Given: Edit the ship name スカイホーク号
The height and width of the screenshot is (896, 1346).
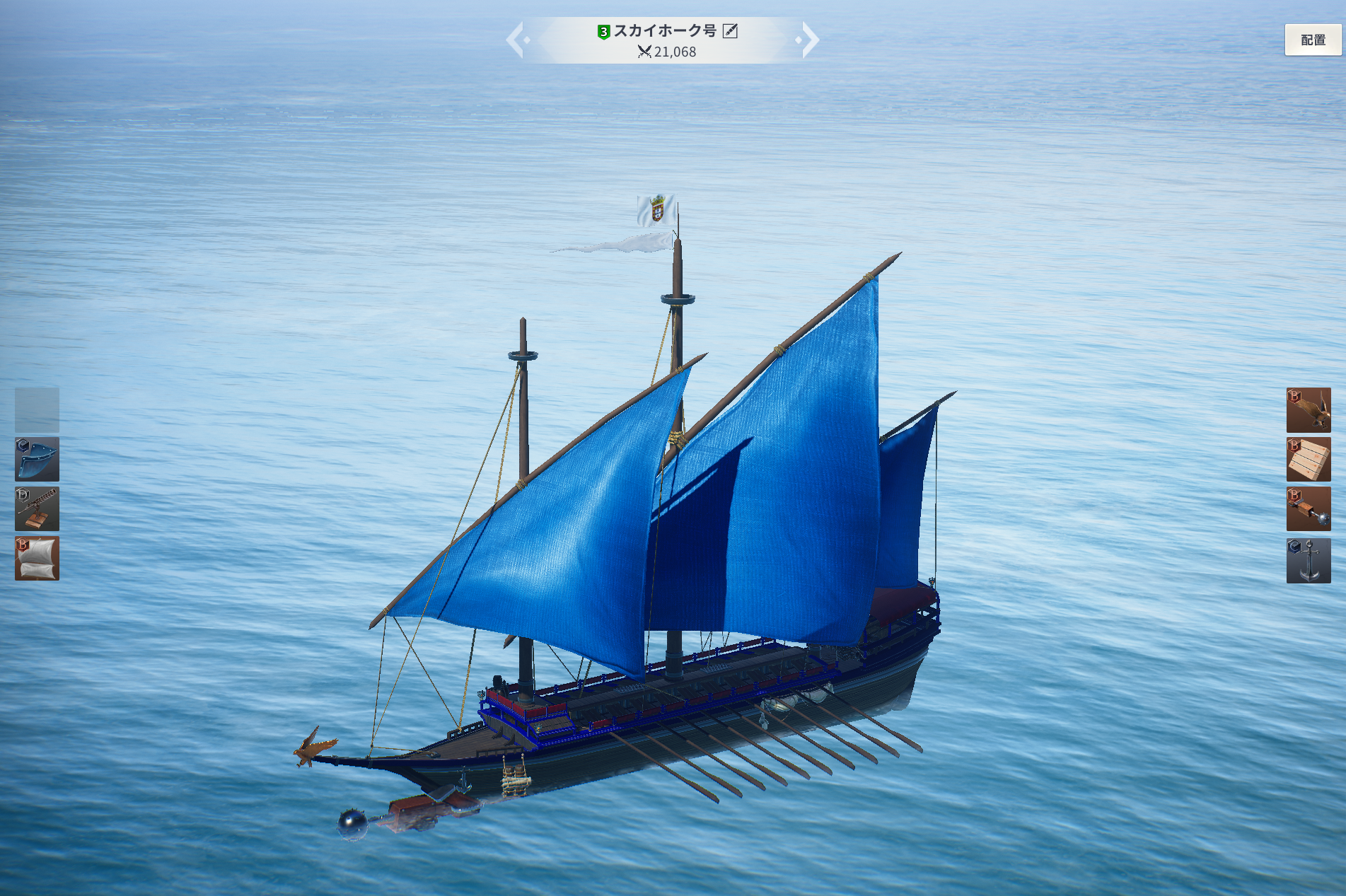Looking at the screenshot, I should tap(730, 31).
